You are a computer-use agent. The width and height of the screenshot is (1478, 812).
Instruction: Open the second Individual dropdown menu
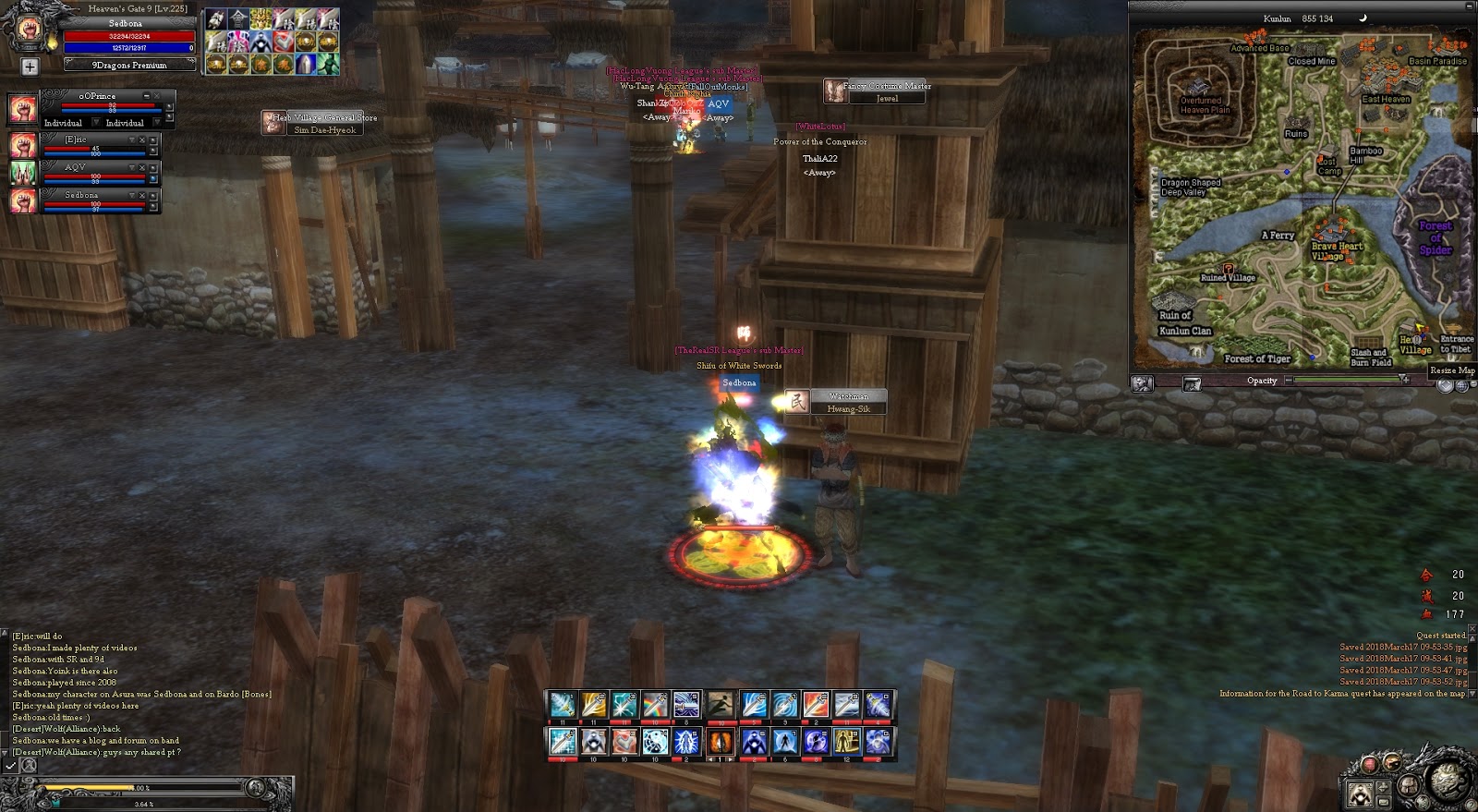pyautogui.click(x=156, y=123)
